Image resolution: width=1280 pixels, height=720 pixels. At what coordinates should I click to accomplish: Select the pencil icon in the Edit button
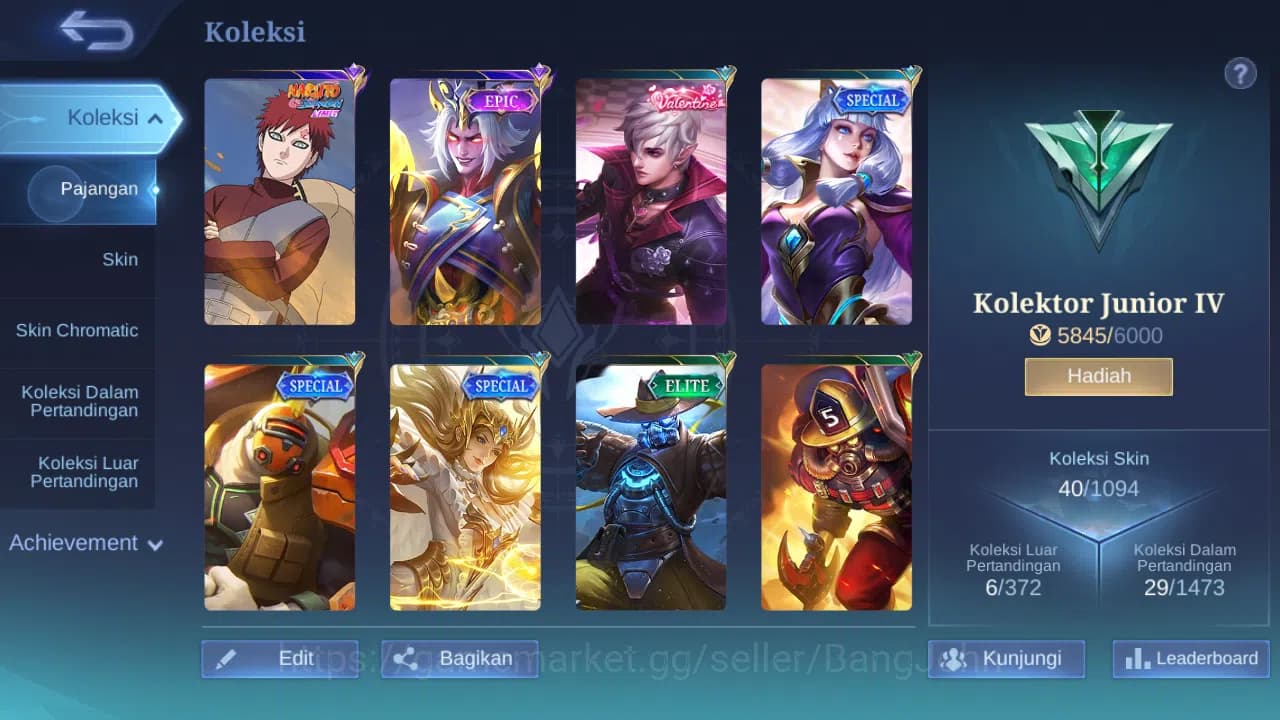[x=227, y=658]
